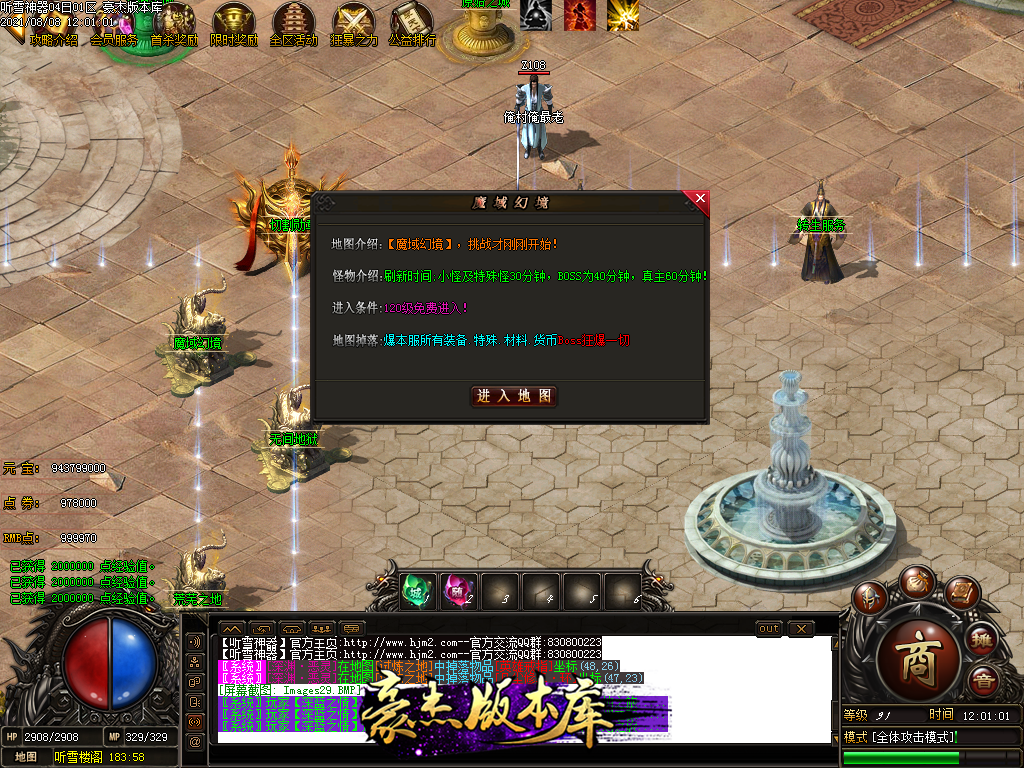1024x768 pixels.
Task: Open the 全区活动 pagoda events icon
Action: tap(293, 22)
